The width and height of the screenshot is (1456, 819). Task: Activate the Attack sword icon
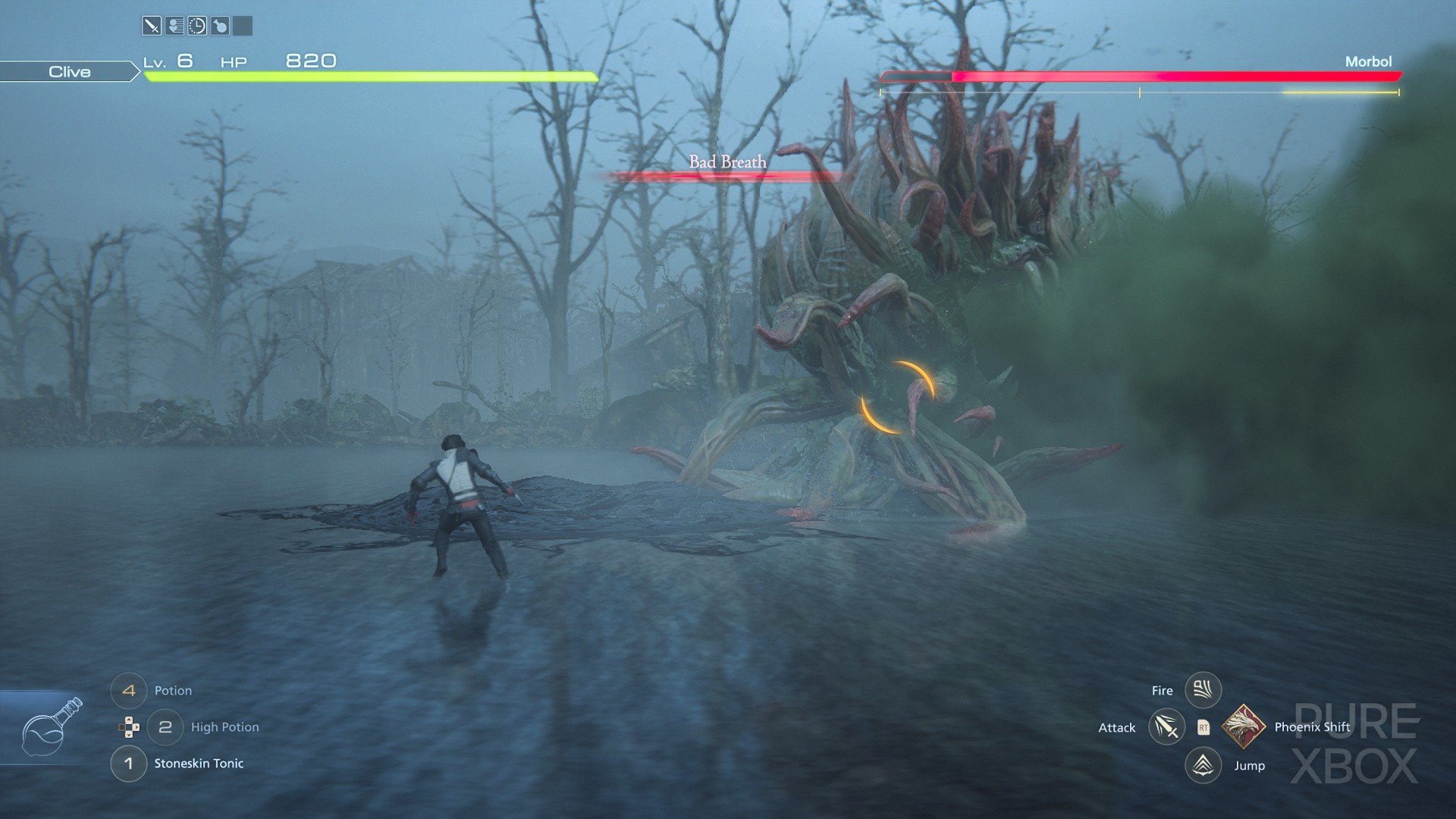[1166, 727]
